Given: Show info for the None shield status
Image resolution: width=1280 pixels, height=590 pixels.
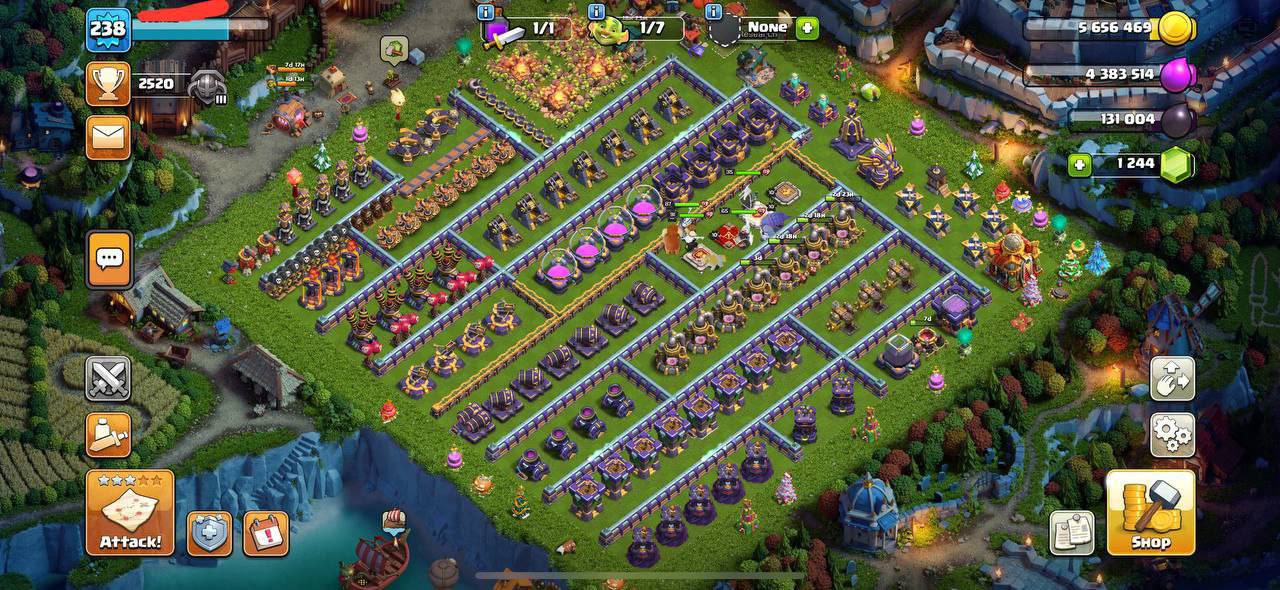Looking at the screenshot, I should coord(714,12).
